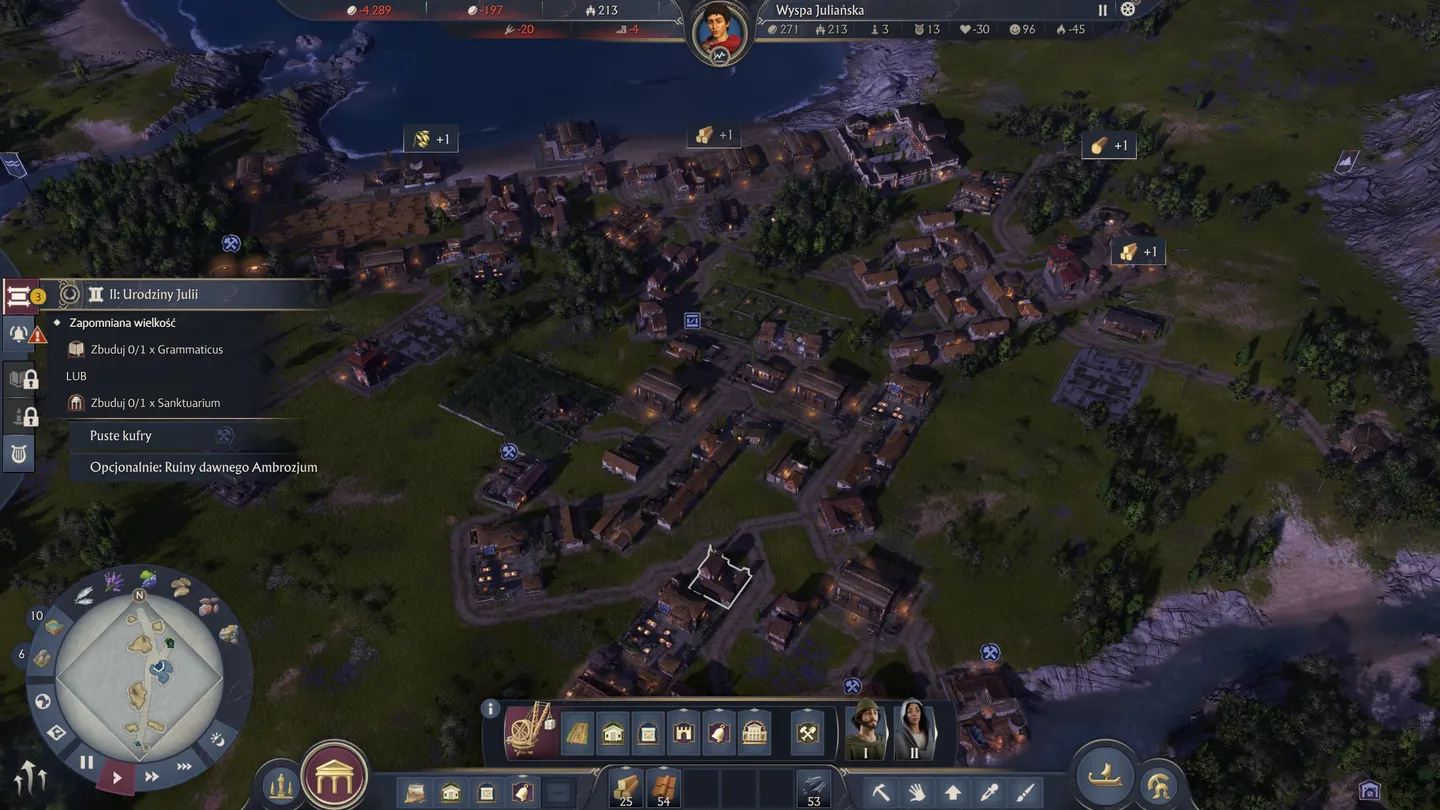Set game speed to triple fast-forward
Screen dimensions: 1440x810
(x=184, y=767)
